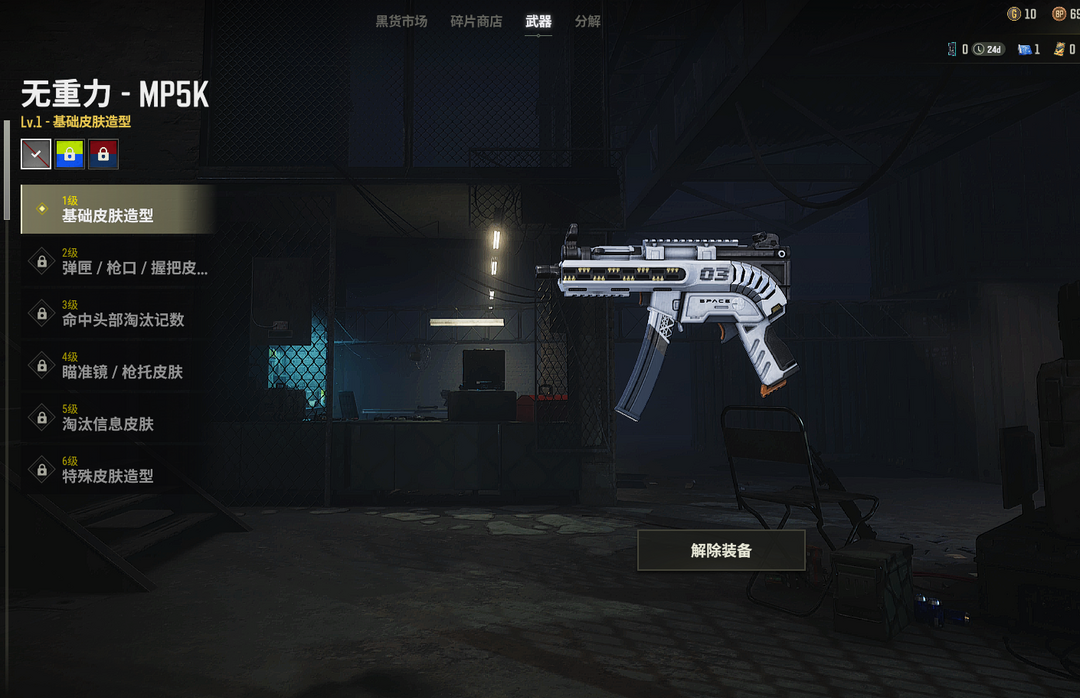Click the gold G coin currency icon
The height and width of the screenshot is (698, 1080).
coord(1014,14)
